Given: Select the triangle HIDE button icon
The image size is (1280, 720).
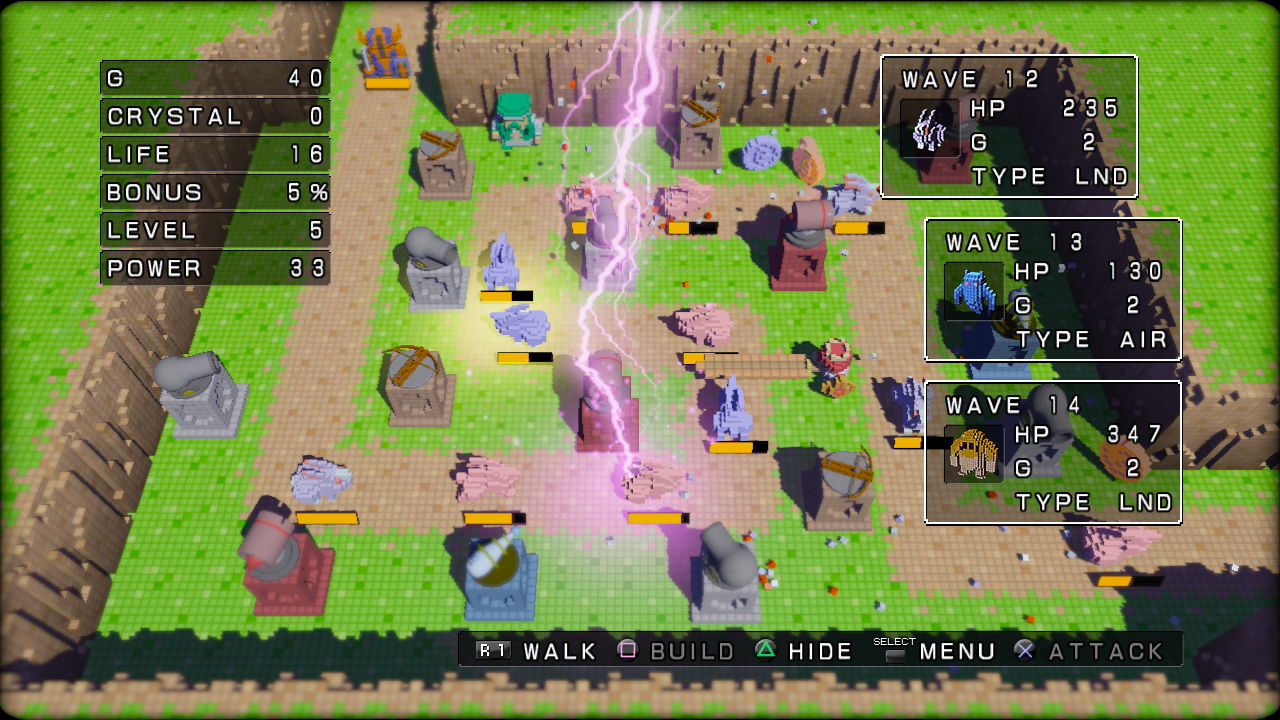Looking at the screenshot, I should pos(765,650).
